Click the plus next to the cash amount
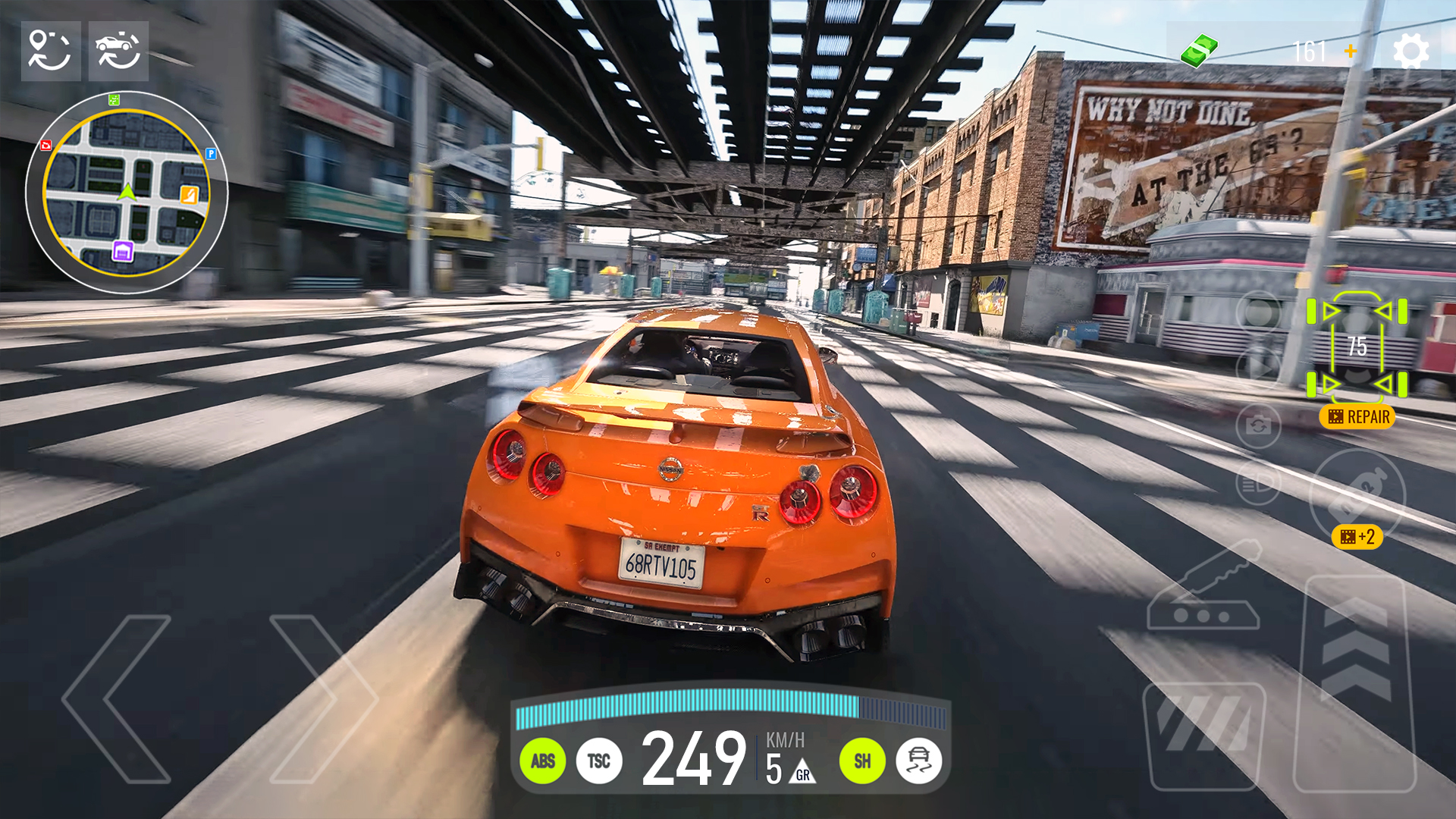This screenshot has width=1456, height=819. click(1351, 52)
